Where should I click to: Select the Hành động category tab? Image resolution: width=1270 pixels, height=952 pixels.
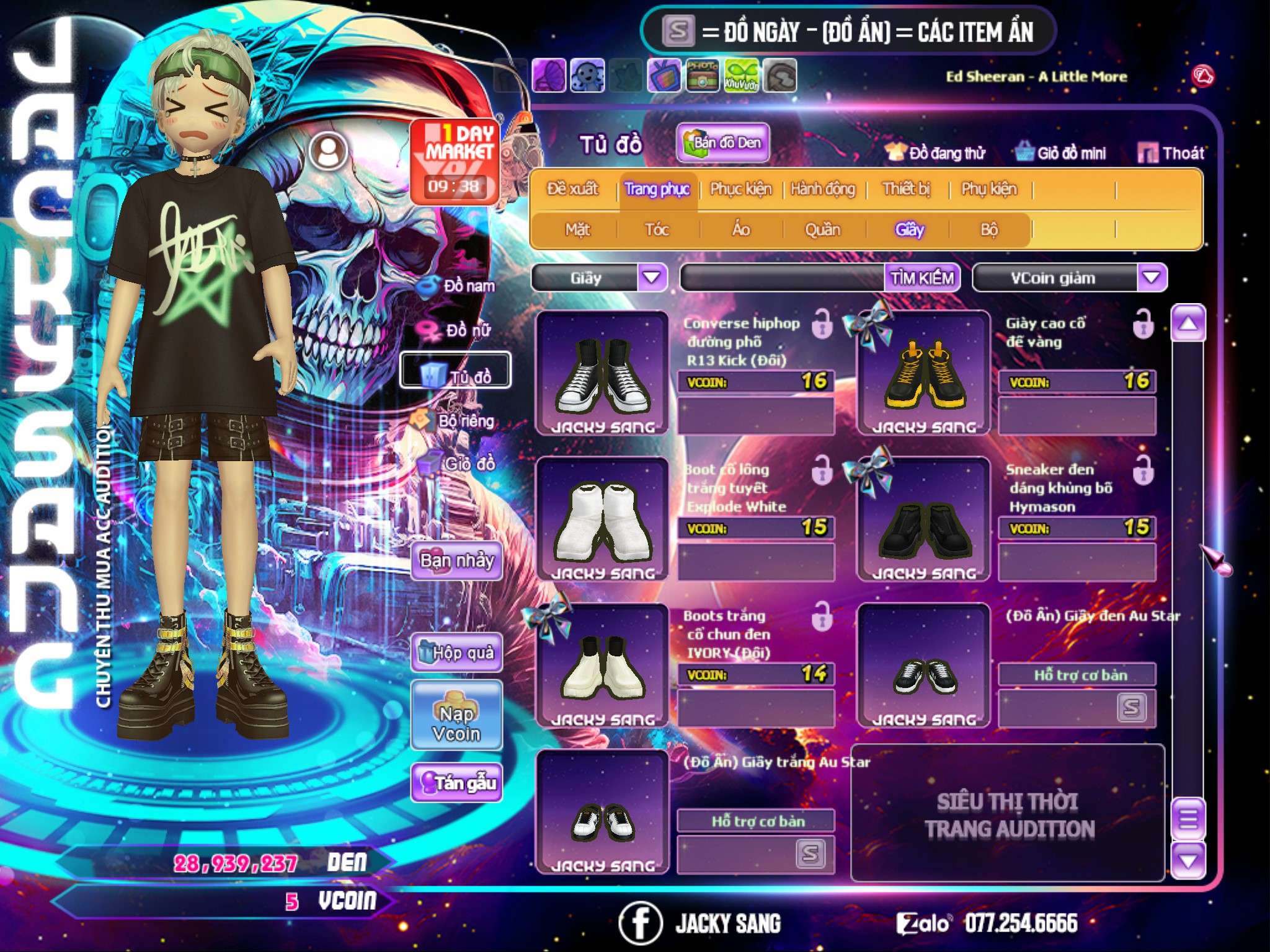(x=822, y=189)
